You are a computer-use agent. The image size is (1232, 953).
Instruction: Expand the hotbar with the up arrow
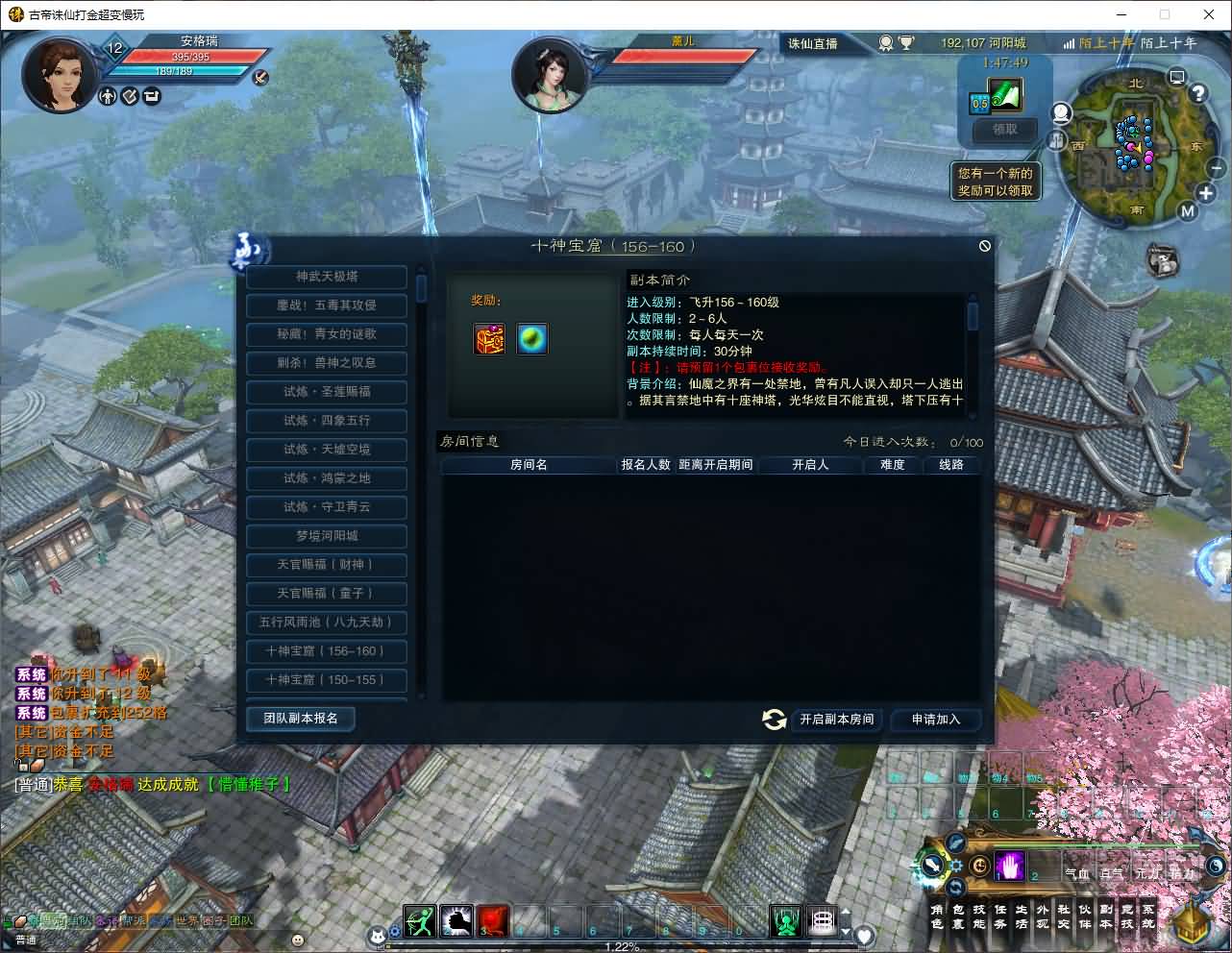(846, 912)
